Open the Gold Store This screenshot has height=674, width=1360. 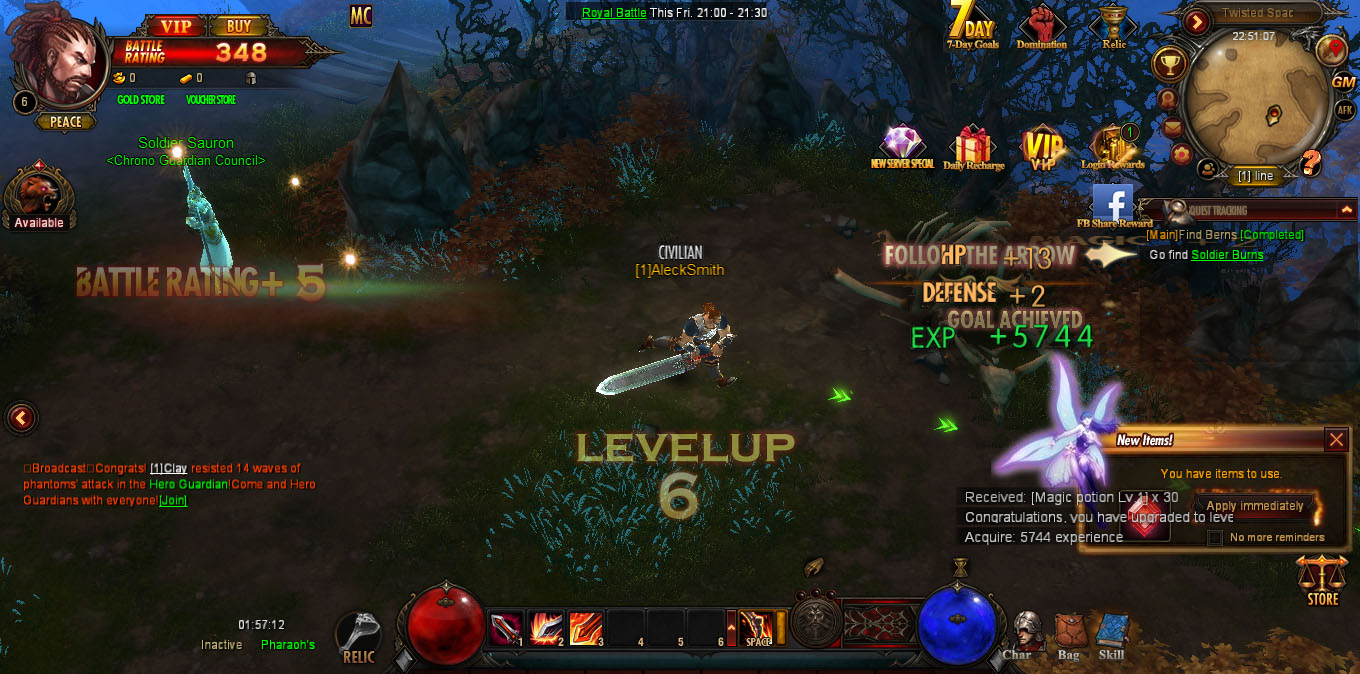pyautogui.click(x=141, y=100)
